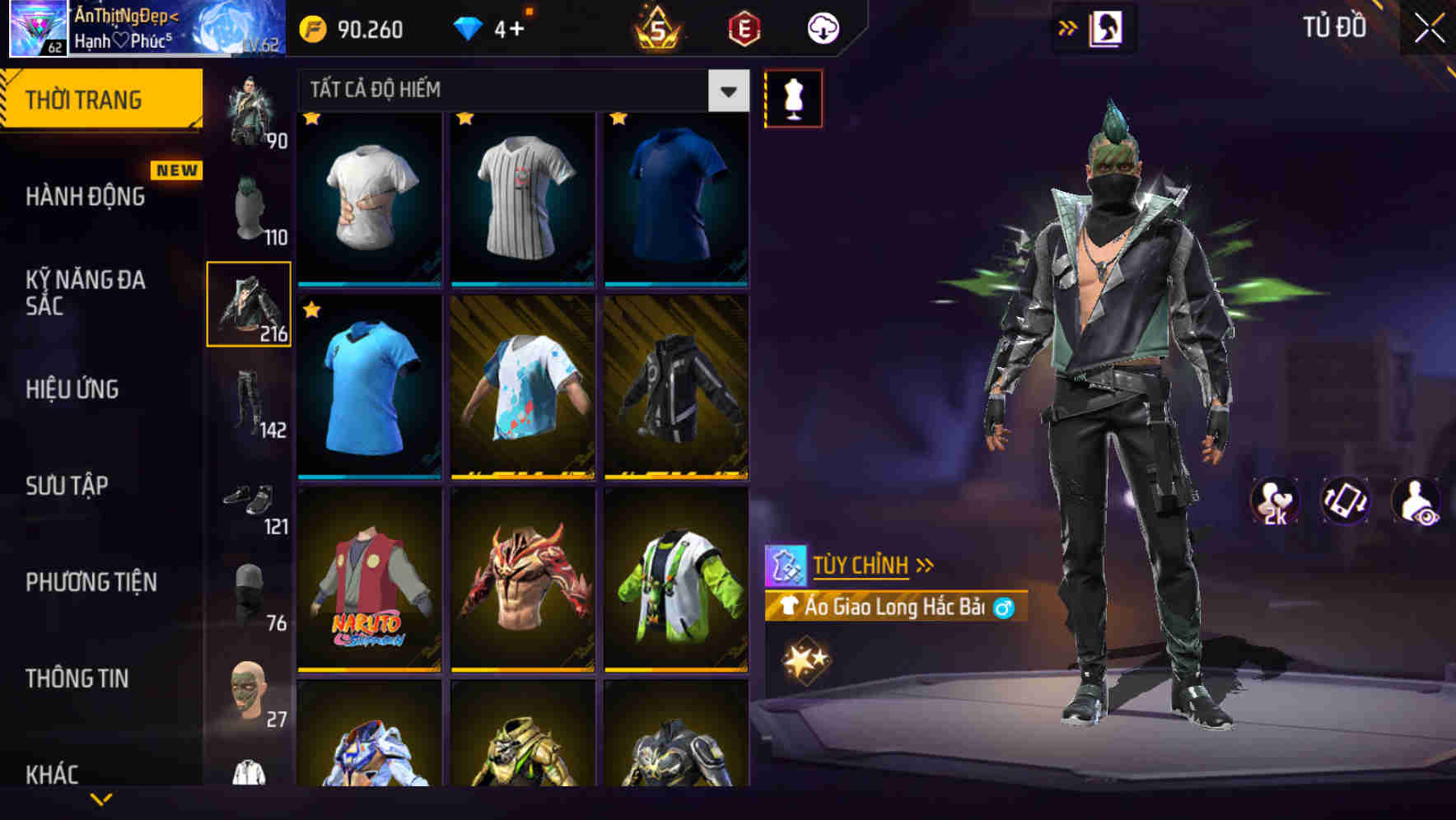Toggle favorite on the striped white shirt
The image size is (1456, 820).
[x=464, y=120]
